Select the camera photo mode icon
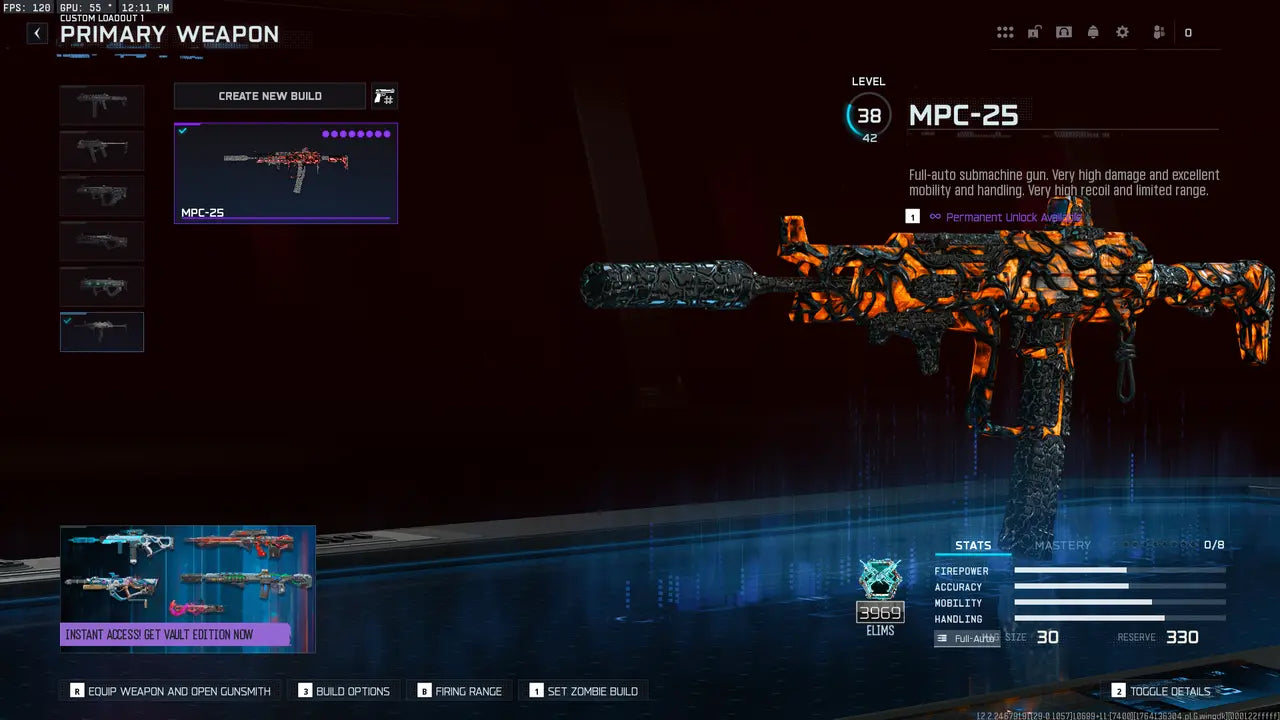 click(x=1063, y=31)
